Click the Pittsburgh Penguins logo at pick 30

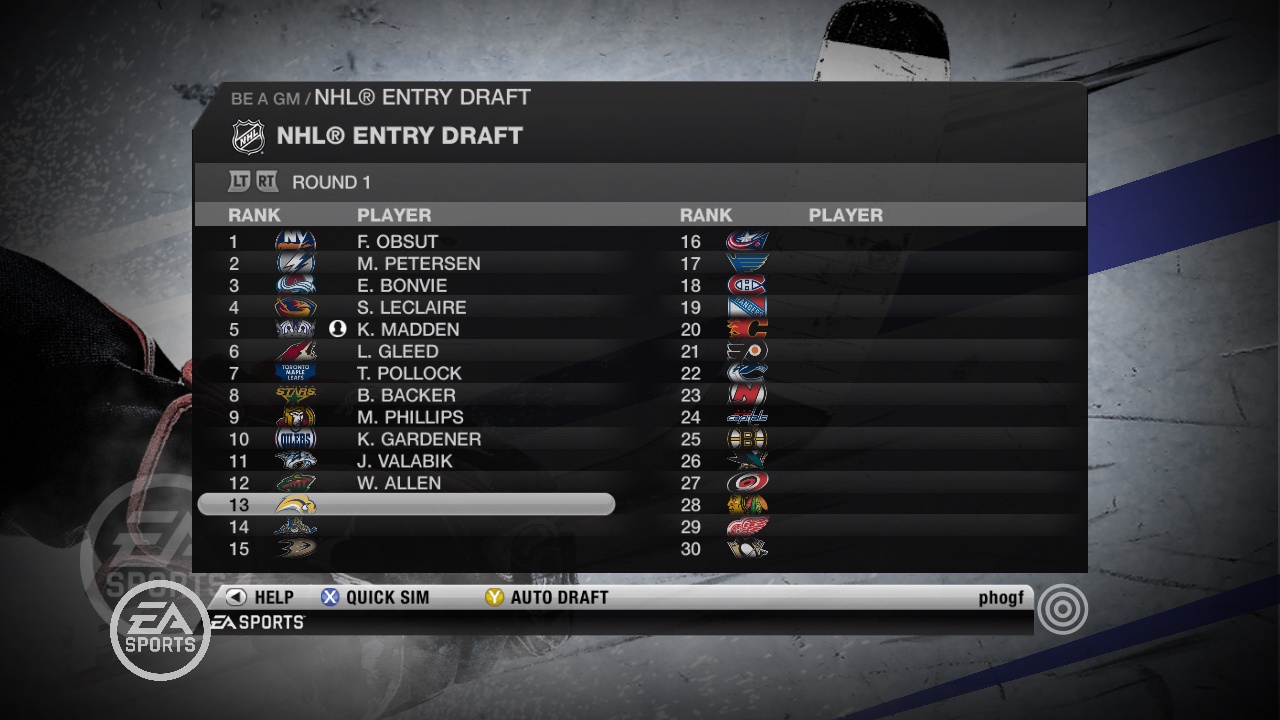click(746, 549)
